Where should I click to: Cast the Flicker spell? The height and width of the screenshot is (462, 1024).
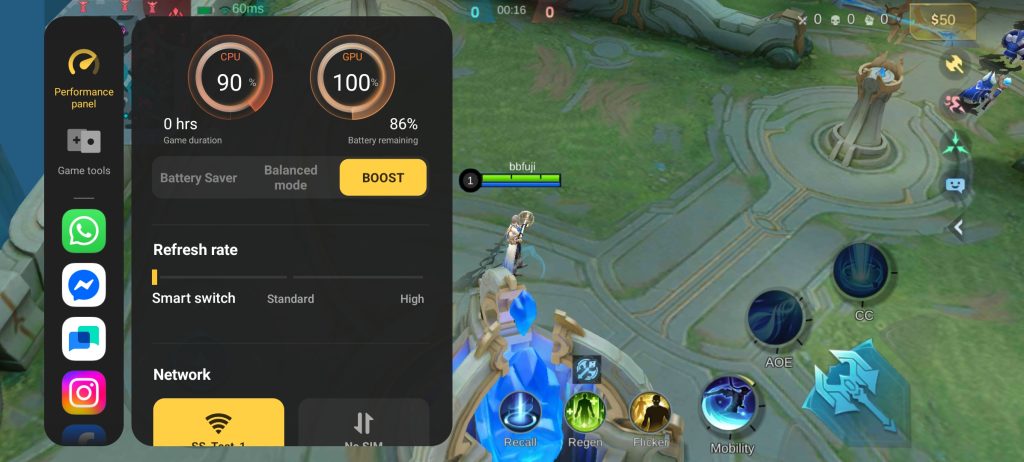tap(650, 412)
